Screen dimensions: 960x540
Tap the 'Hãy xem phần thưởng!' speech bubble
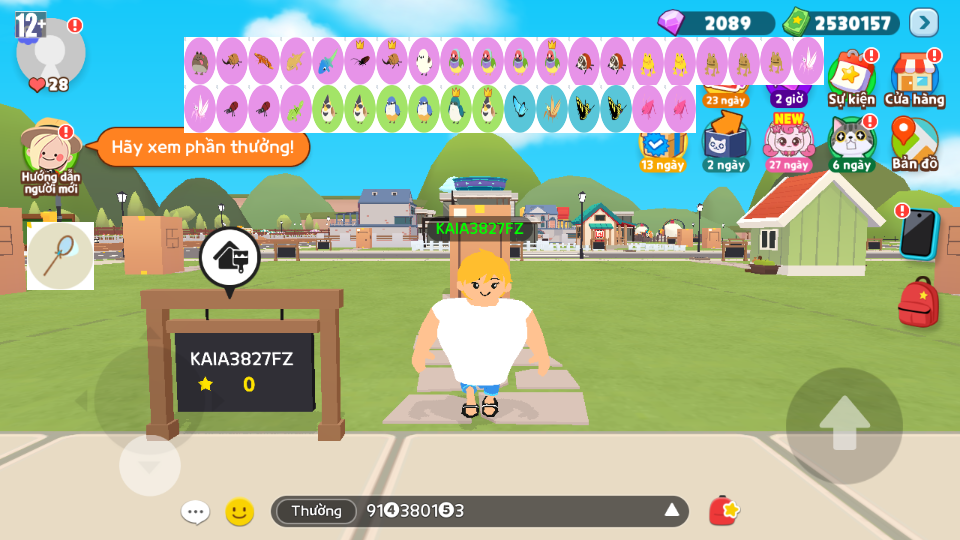(x=203, y=148)
